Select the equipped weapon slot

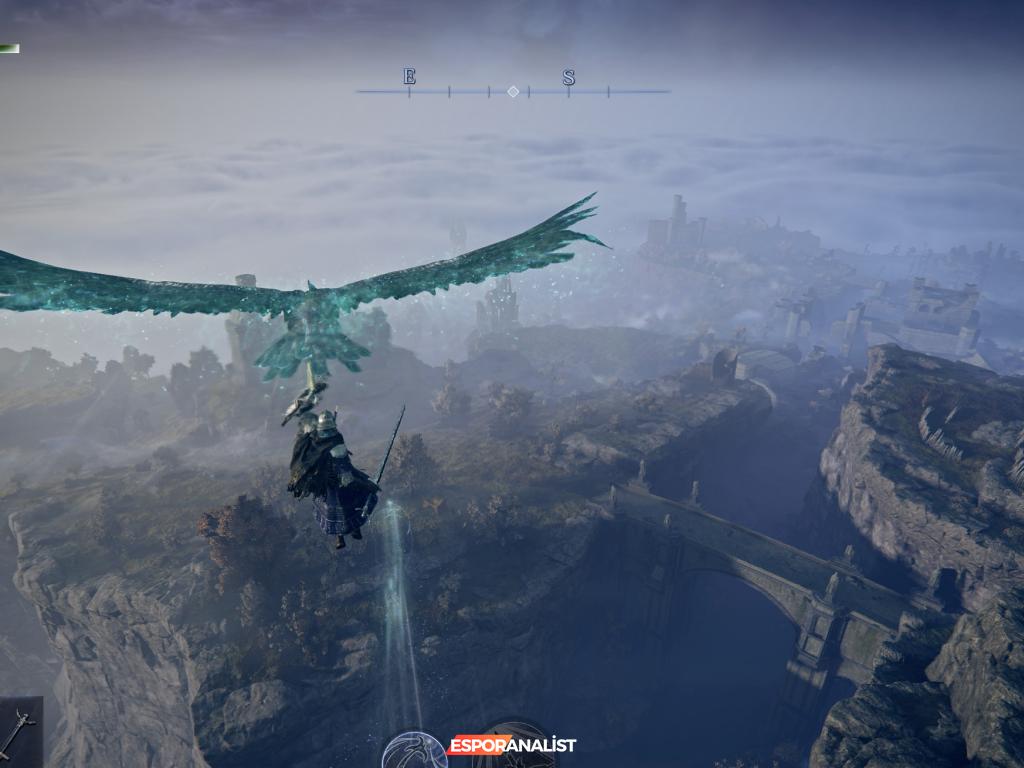[x=20, y=732]
